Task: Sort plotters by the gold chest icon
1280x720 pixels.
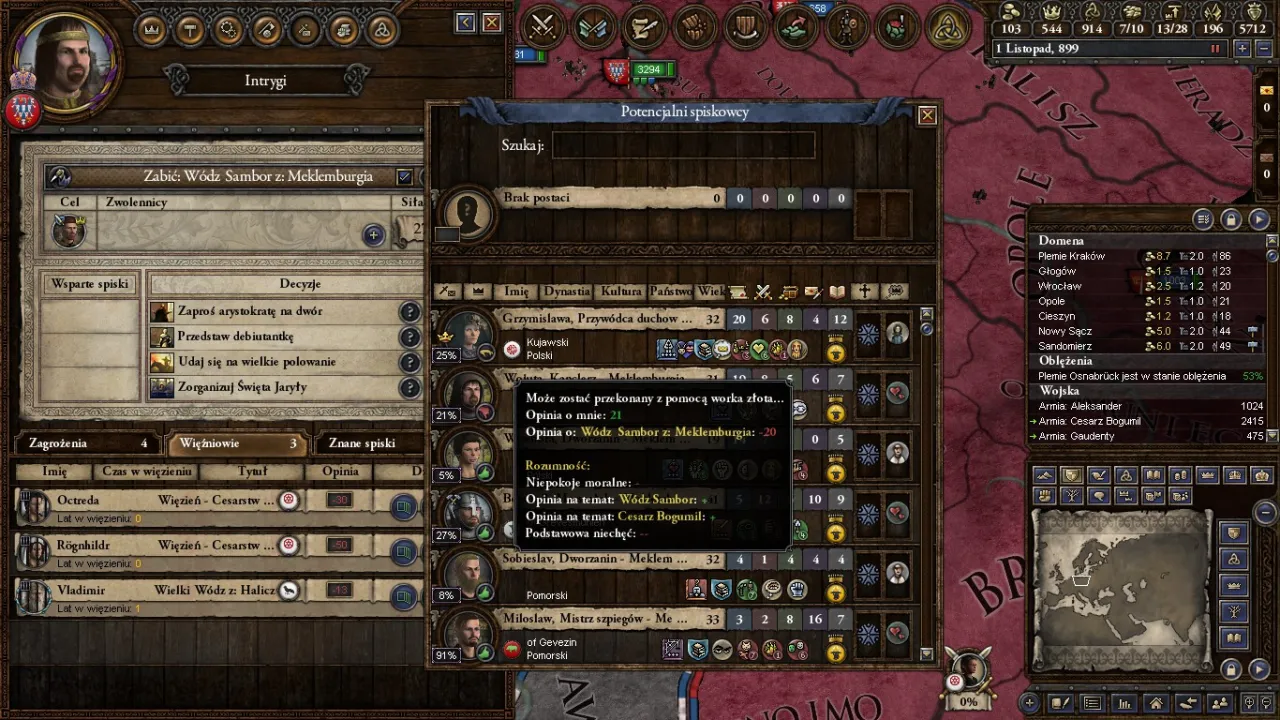Action: 789,291
